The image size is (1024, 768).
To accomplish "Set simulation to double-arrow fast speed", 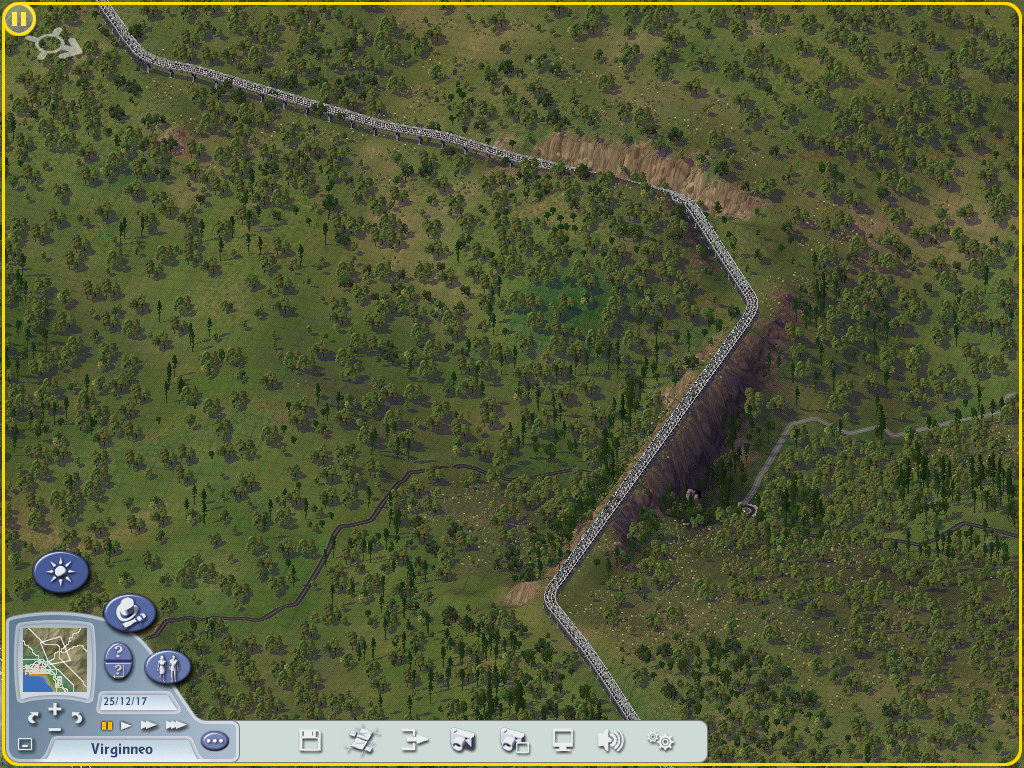I will 149,725.
